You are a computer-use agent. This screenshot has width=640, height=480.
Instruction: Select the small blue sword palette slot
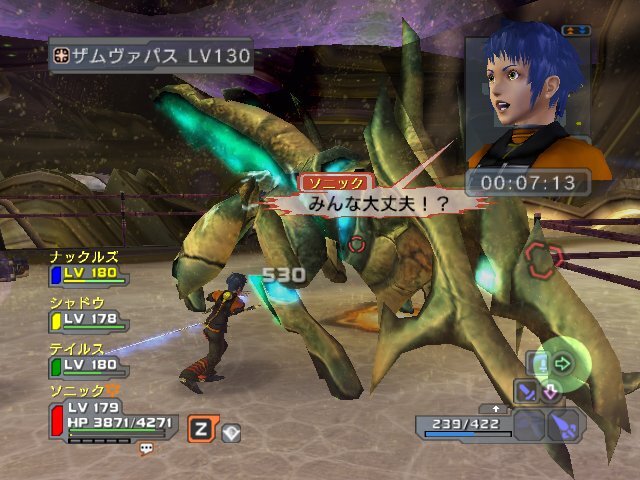click(x=526, y=391)
